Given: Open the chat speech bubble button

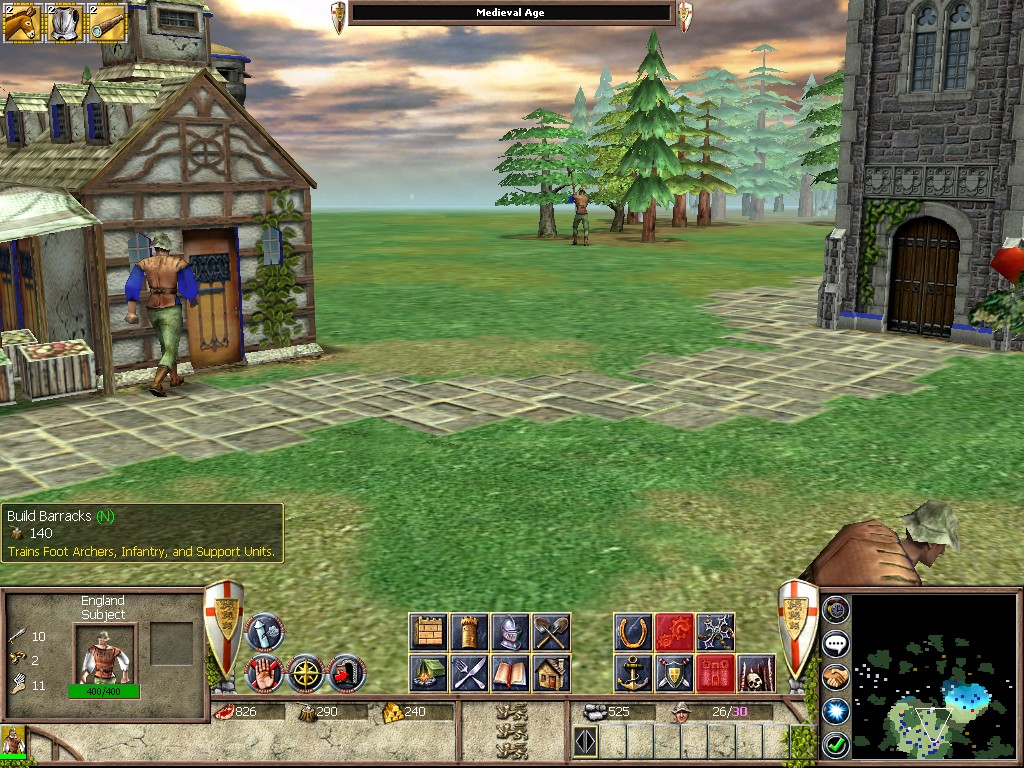Looking at the screenshot, I should tap(836, 643).
